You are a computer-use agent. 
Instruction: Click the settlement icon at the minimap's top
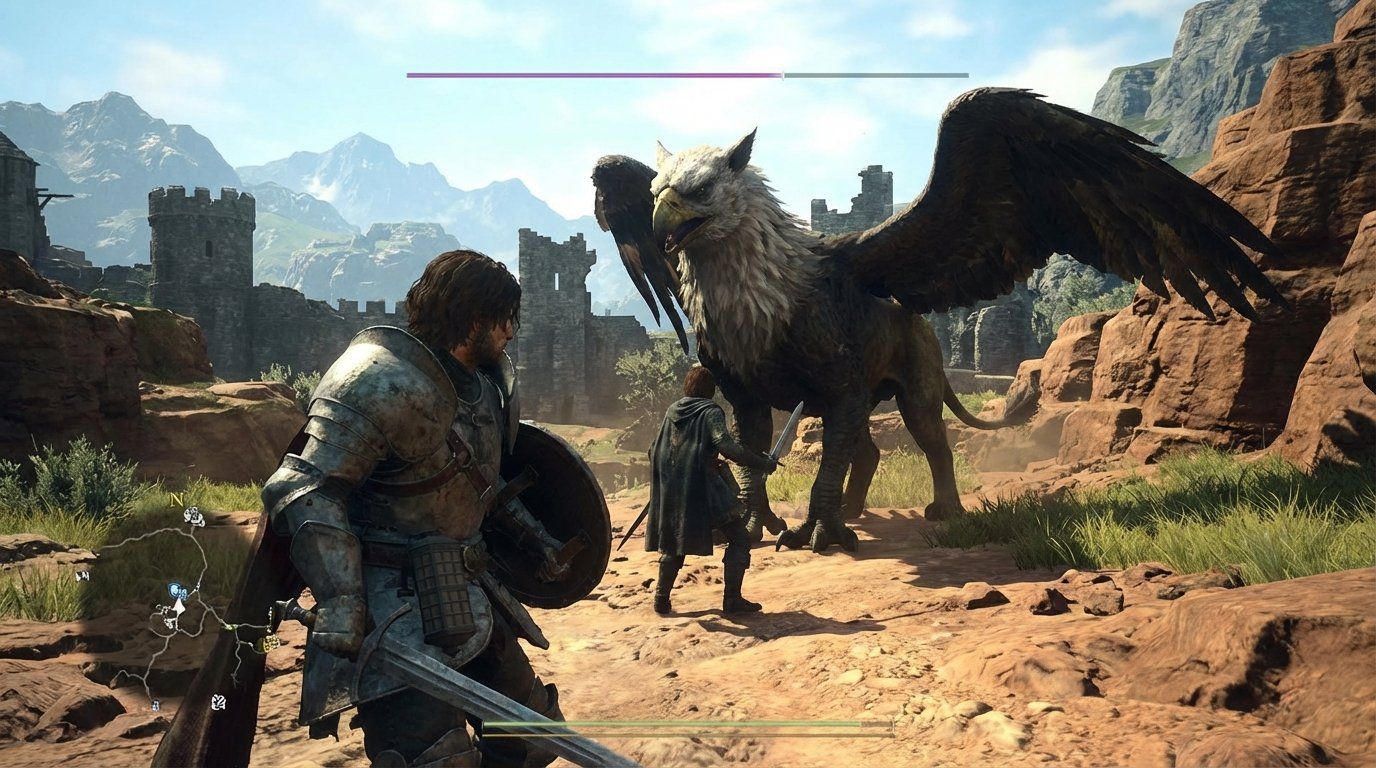tap(193, 515)
